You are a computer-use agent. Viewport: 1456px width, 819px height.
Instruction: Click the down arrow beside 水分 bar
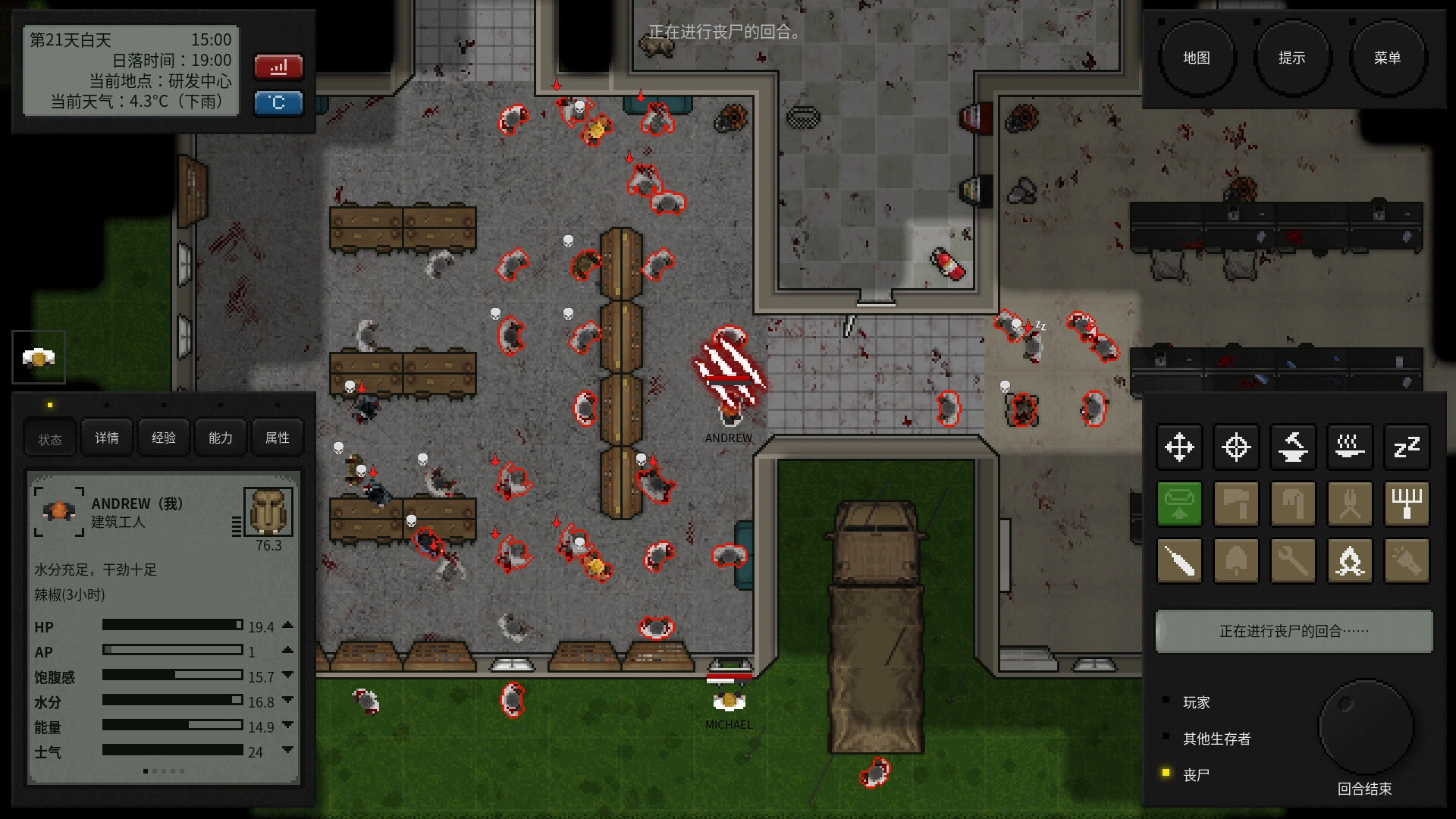tap(287, 701)
